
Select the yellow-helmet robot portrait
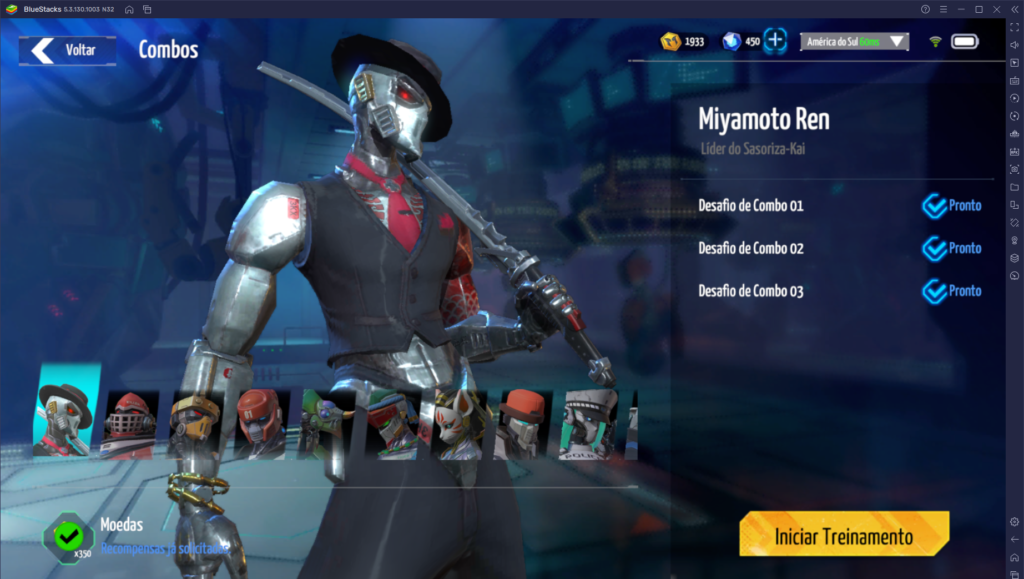pyautogui.click(x=194, y=424)
